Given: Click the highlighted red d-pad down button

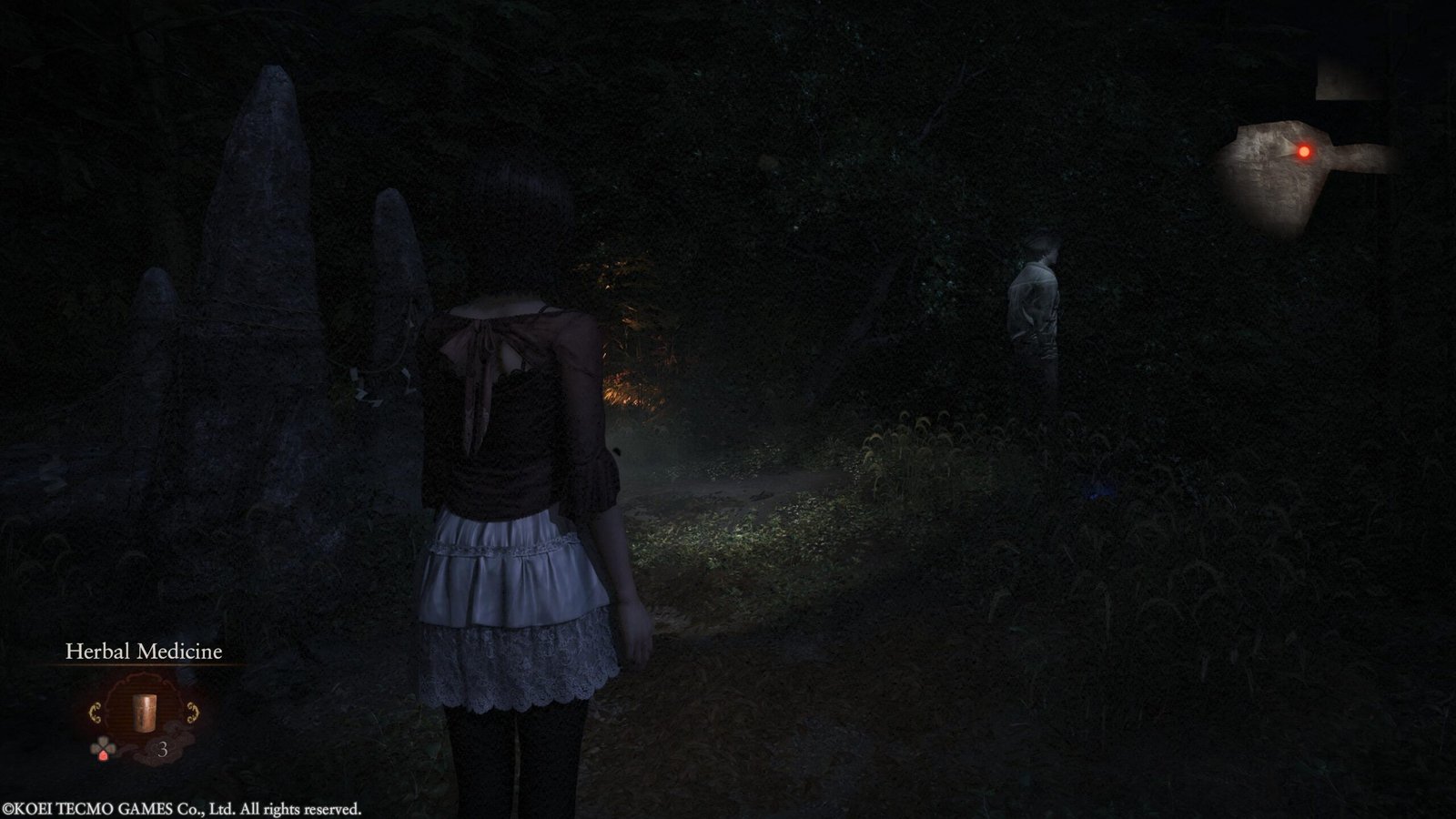Looking at the screenshot, I should tap(103, 754).
